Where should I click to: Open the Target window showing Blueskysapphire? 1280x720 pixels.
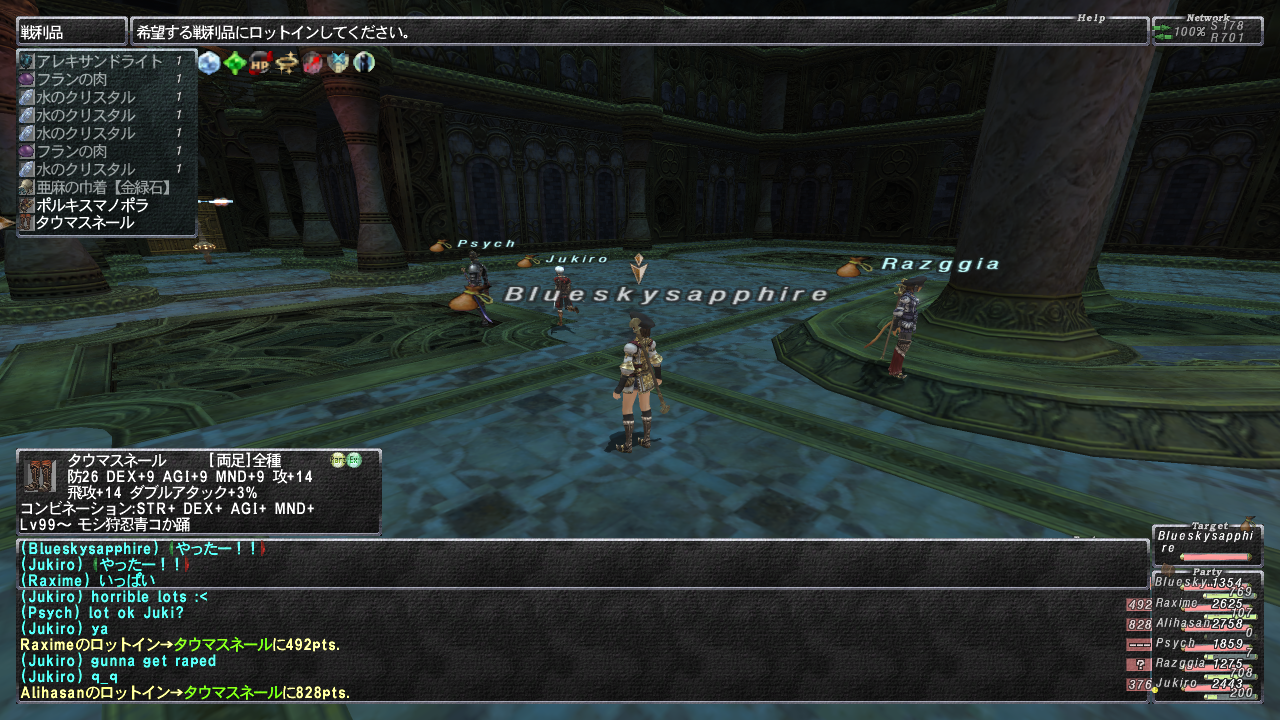[x=1206, y=545]
